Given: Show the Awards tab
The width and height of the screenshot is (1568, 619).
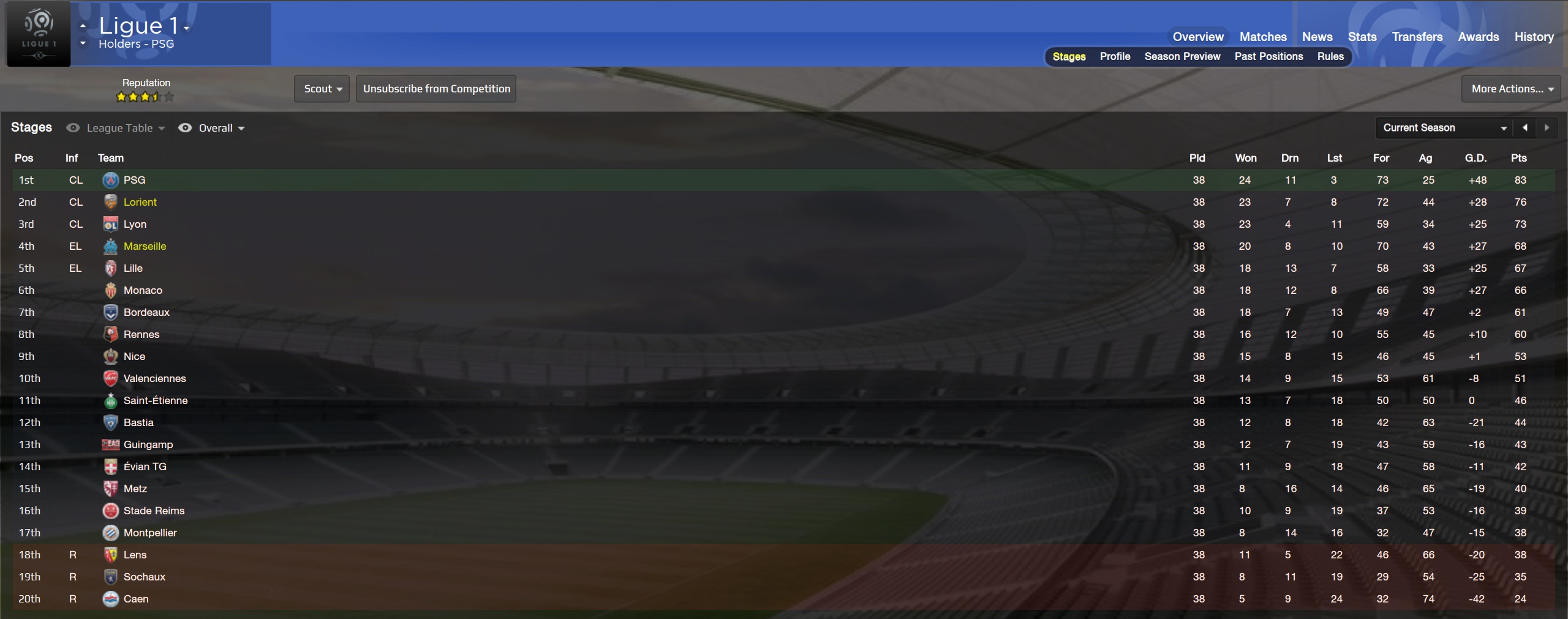Looking at the screenshot, I should click(x=1478, y=37).
